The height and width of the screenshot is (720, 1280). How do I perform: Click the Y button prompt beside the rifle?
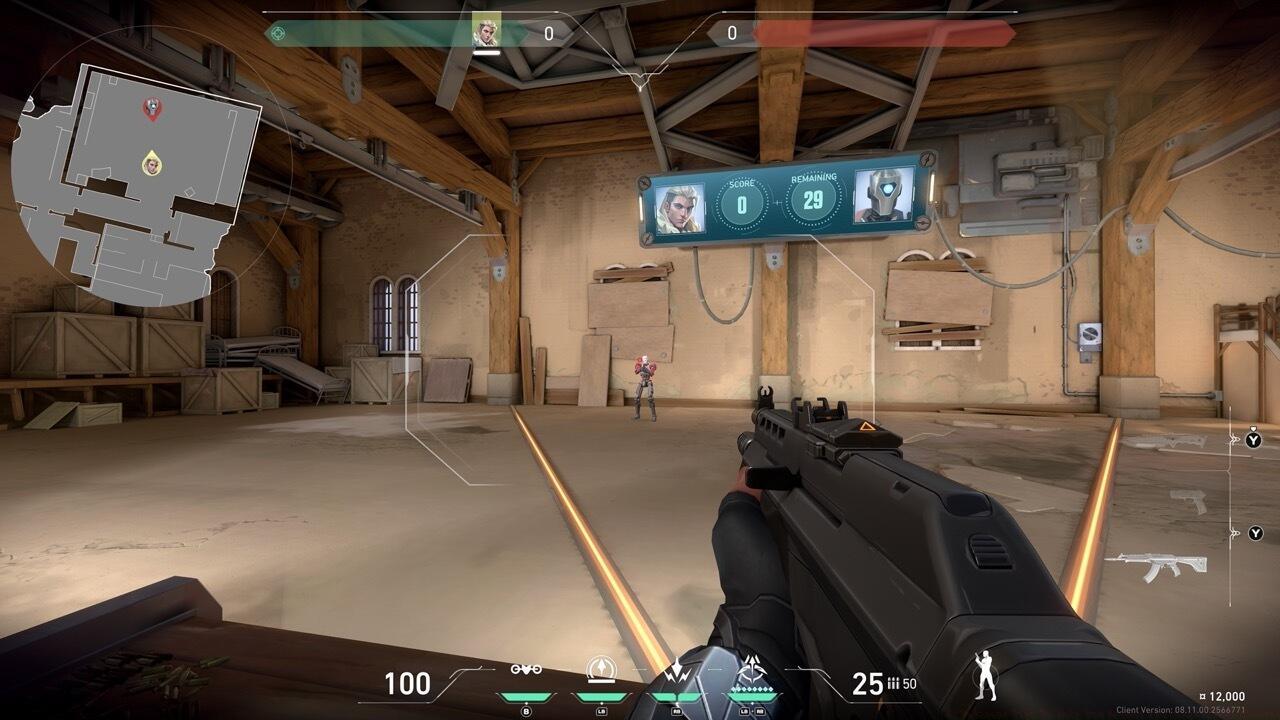1255,533
